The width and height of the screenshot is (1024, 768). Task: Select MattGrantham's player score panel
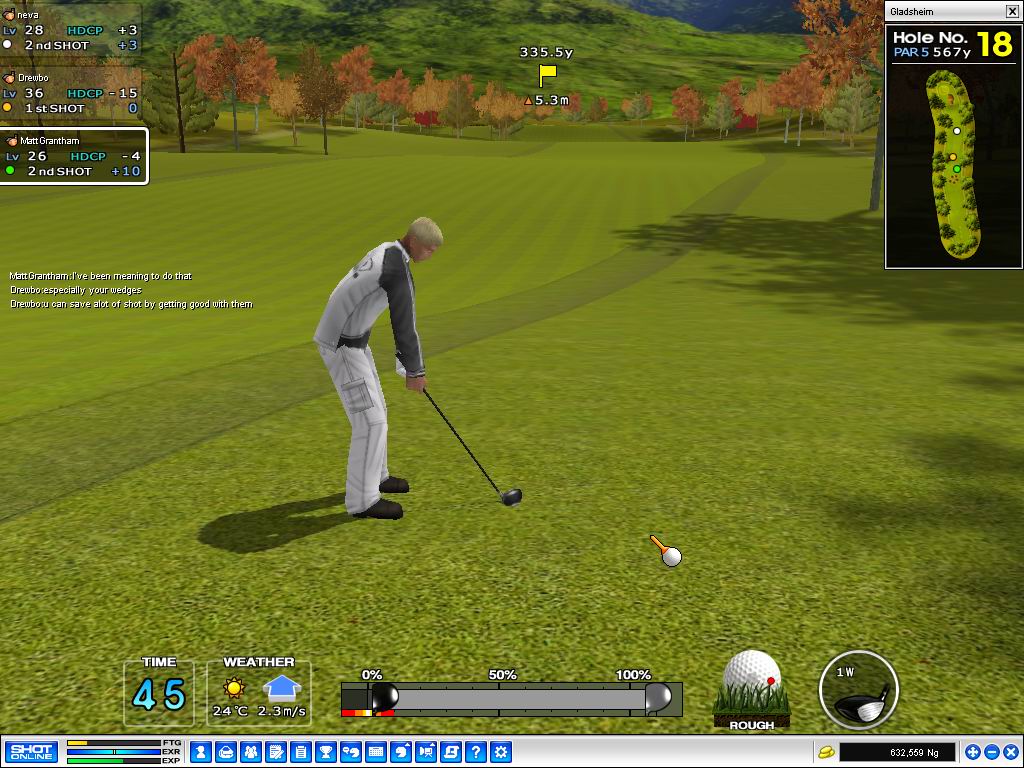point(74,156)
